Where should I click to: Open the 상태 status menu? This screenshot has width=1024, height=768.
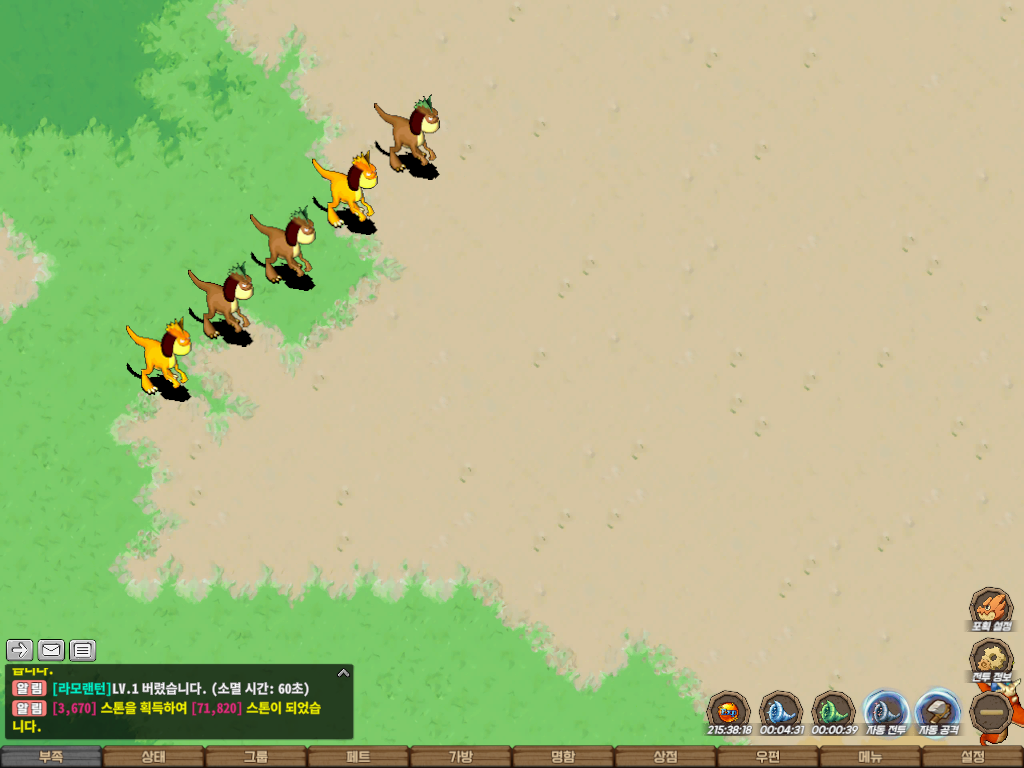tap(153, 757)
